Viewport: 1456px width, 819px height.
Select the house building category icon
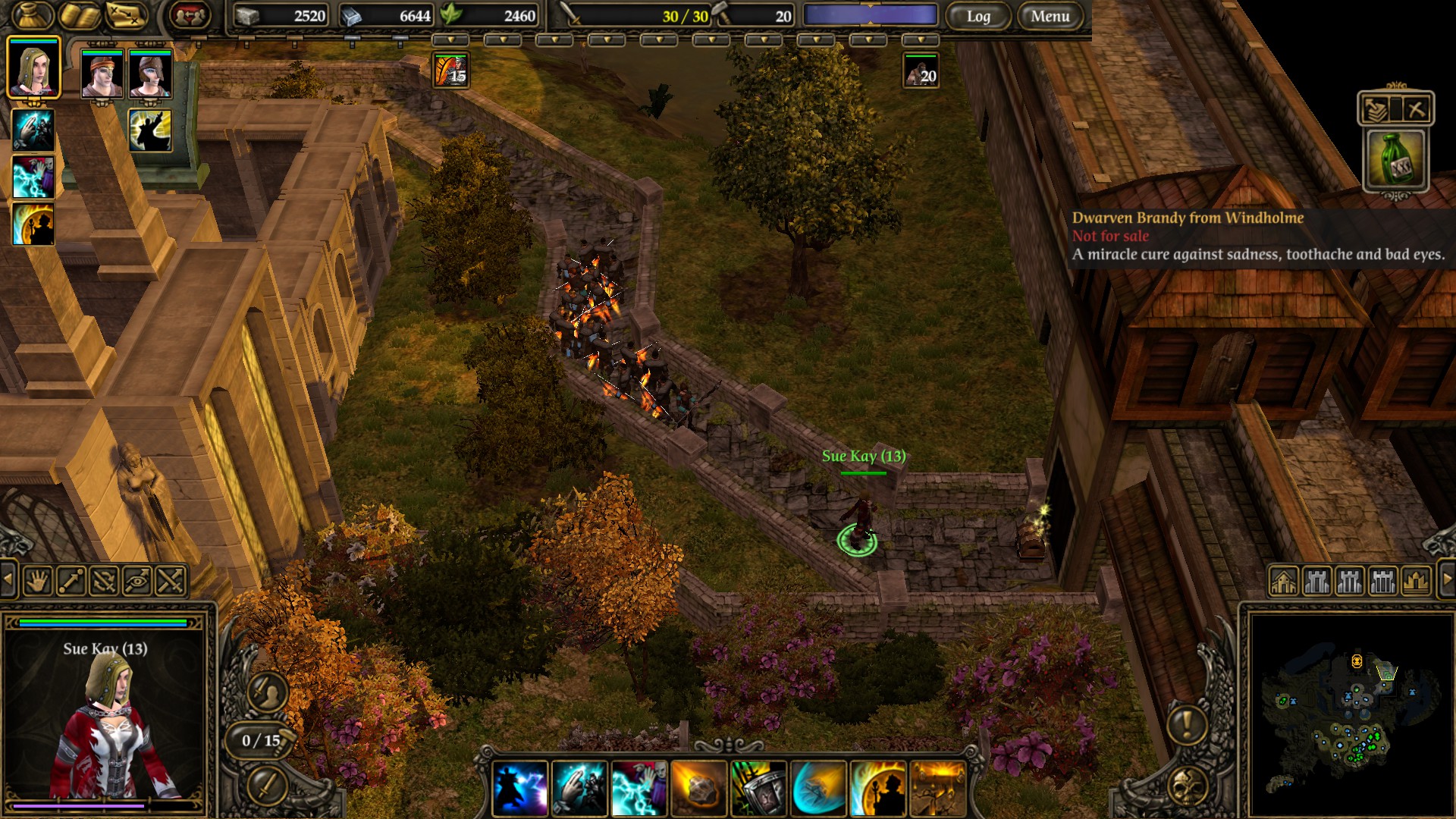[1283, 582]
